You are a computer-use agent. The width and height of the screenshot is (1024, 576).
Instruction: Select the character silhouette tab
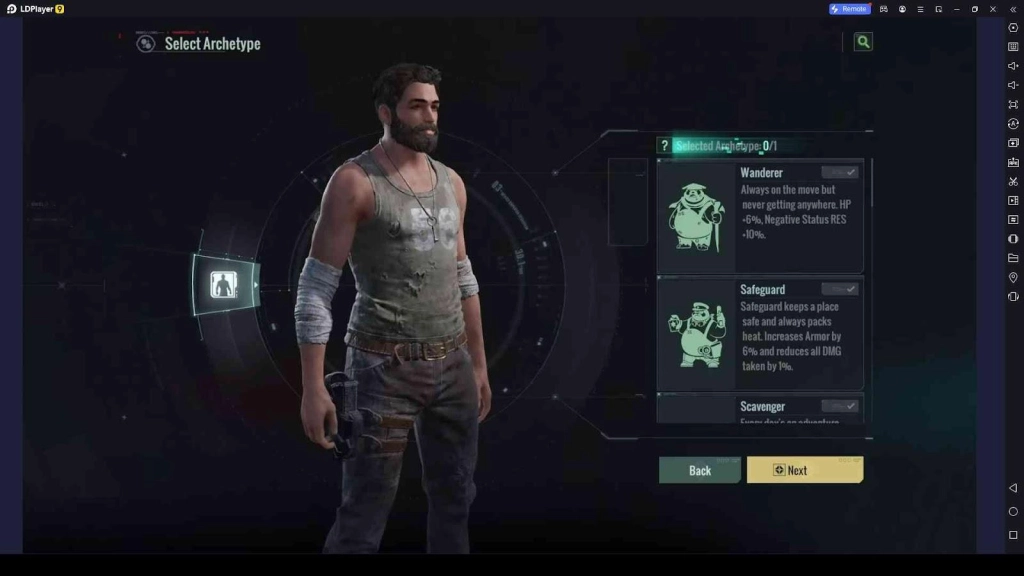tap(224, 285)
